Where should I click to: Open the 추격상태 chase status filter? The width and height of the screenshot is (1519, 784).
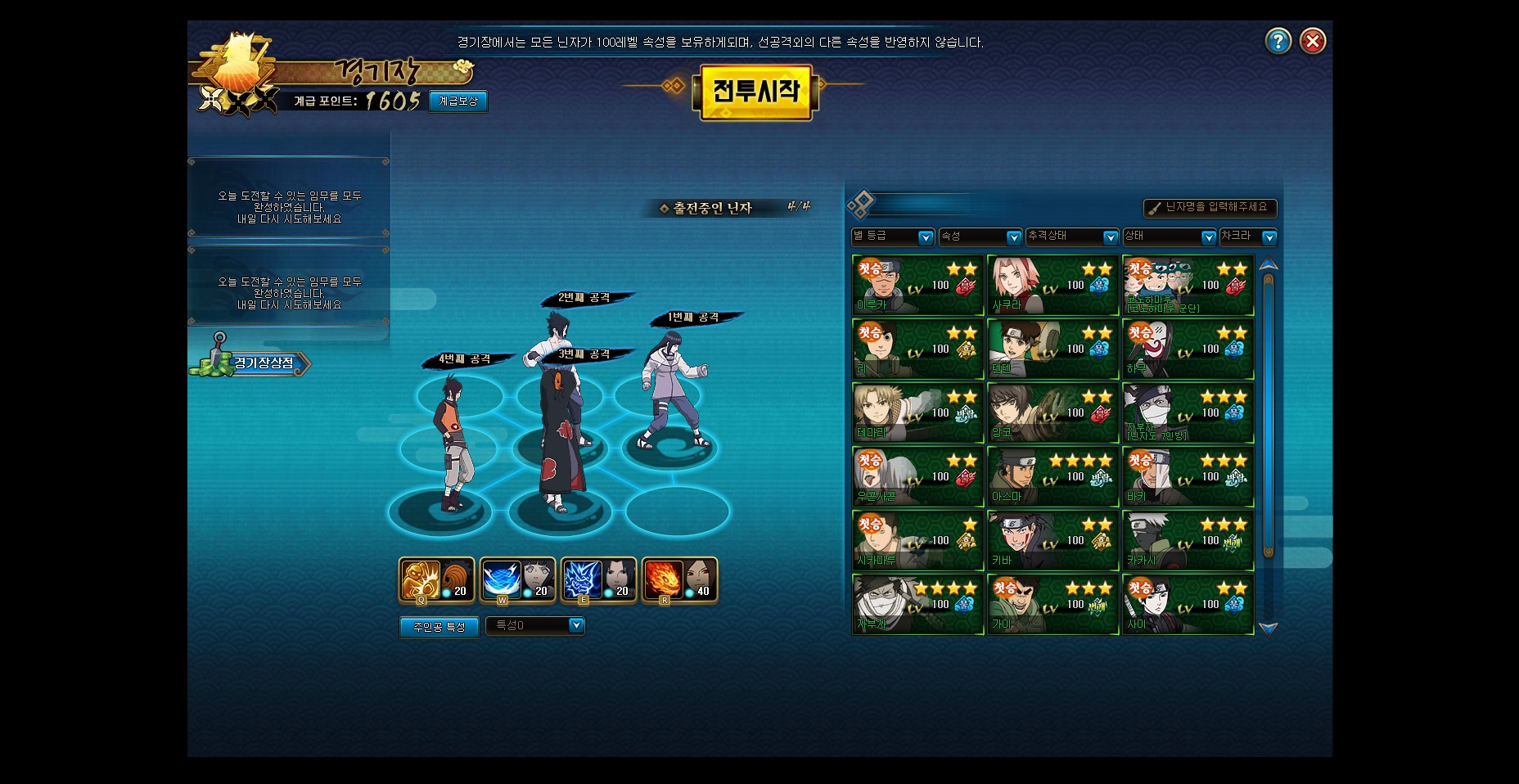coord(1072,237)
